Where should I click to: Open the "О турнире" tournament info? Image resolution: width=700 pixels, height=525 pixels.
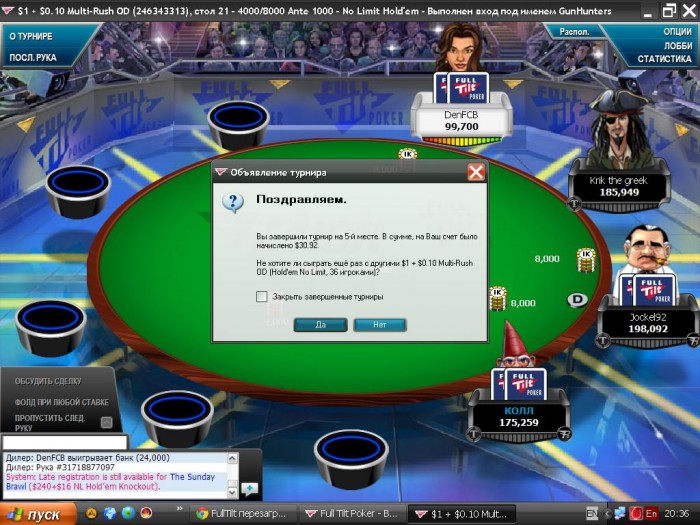pyautogui.click(x=31, y=36)
